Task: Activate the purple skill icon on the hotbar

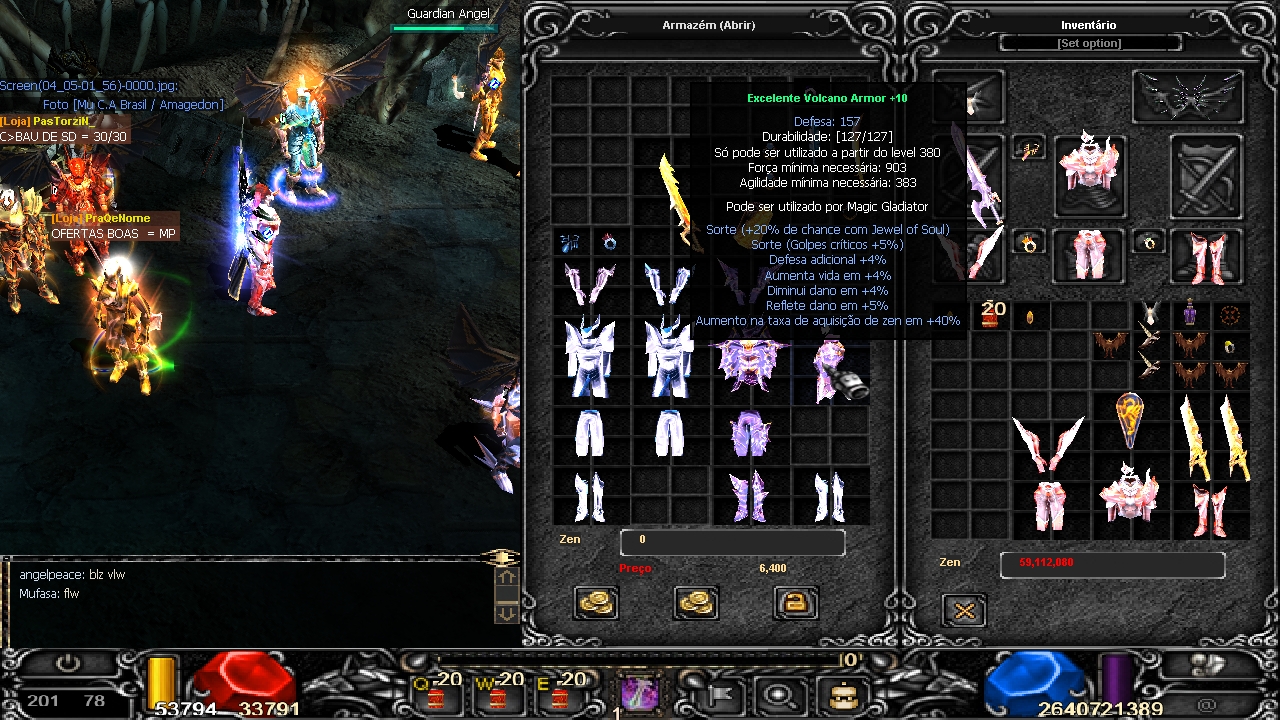Action: click(637, 692)
